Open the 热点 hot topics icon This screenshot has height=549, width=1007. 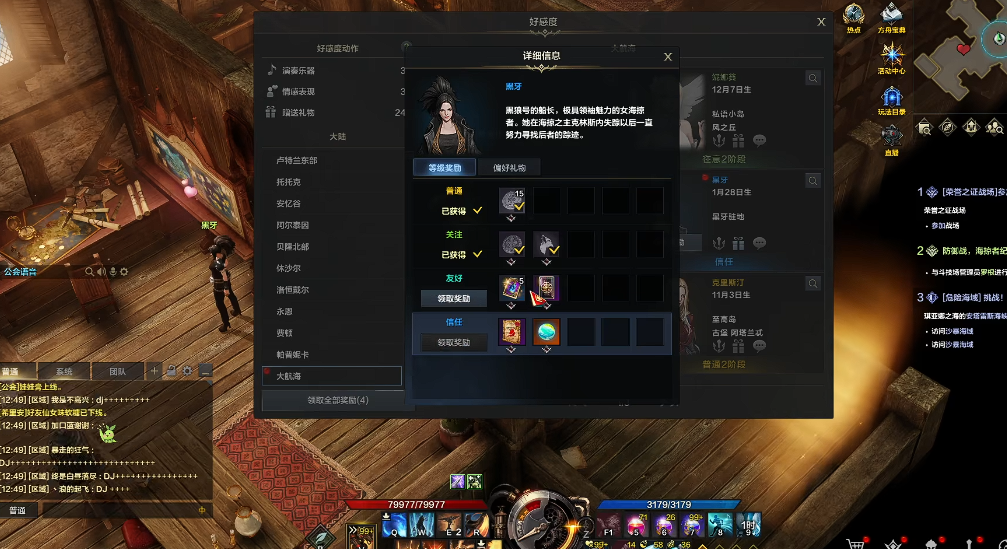pyautogui.click(x=853, y=15)
